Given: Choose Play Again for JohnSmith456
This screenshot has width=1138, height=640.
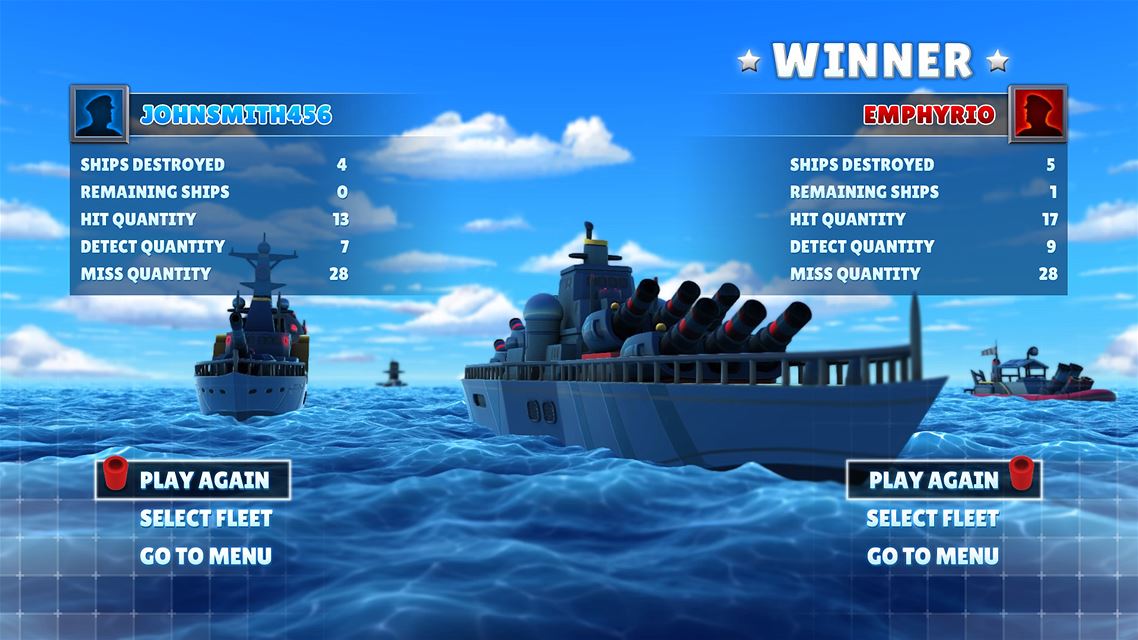Looking at the screenshot, I should 204,480.
